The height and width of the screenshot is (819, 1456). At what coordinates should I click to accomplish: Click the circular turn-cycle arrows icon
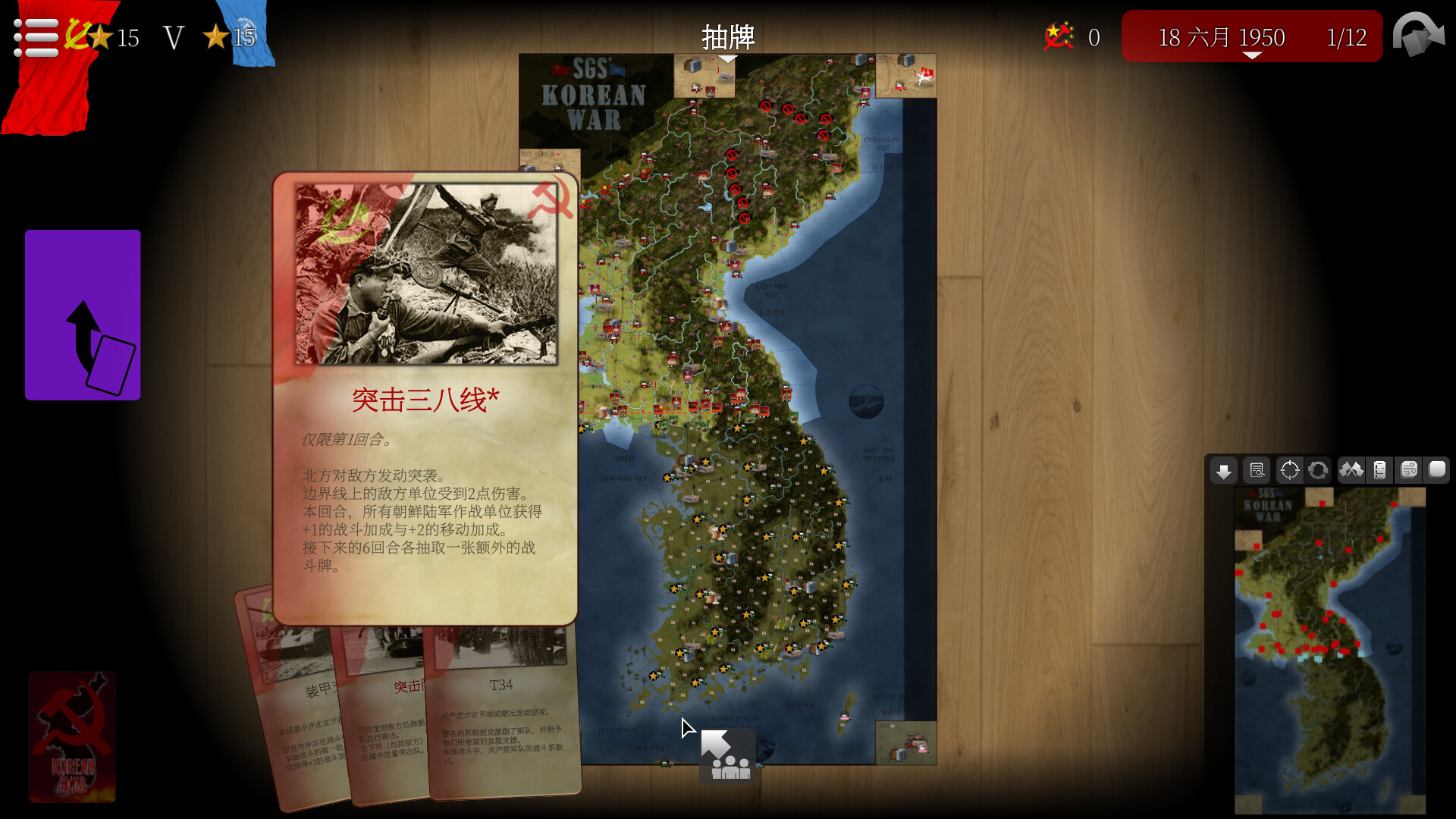[x=1319, y=470]
